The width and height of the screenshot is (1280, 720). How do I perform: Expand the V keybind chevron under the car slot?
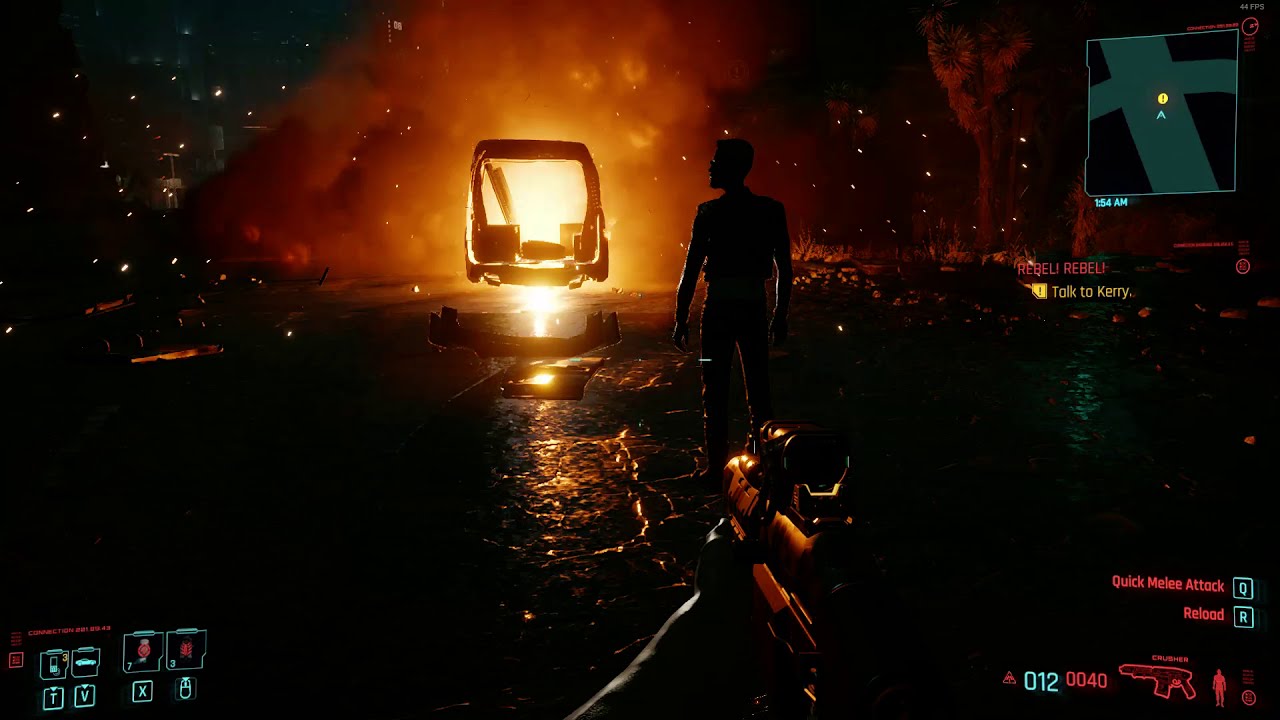(x=84, y=693)
